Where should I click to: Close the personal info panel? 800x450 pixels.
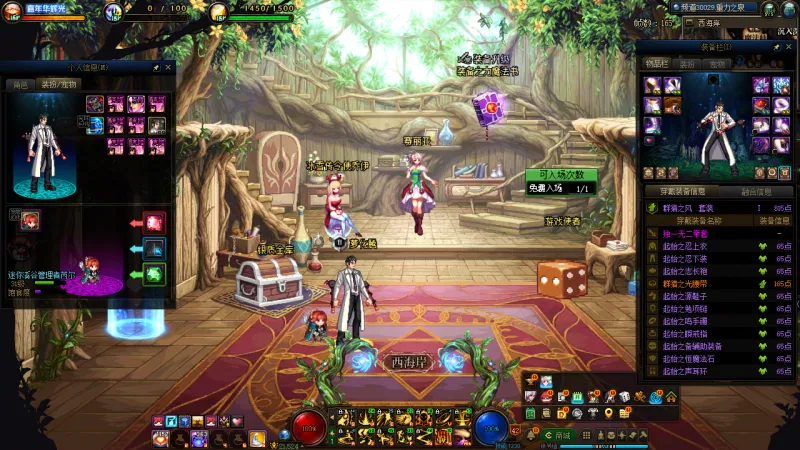click(169, 68)
